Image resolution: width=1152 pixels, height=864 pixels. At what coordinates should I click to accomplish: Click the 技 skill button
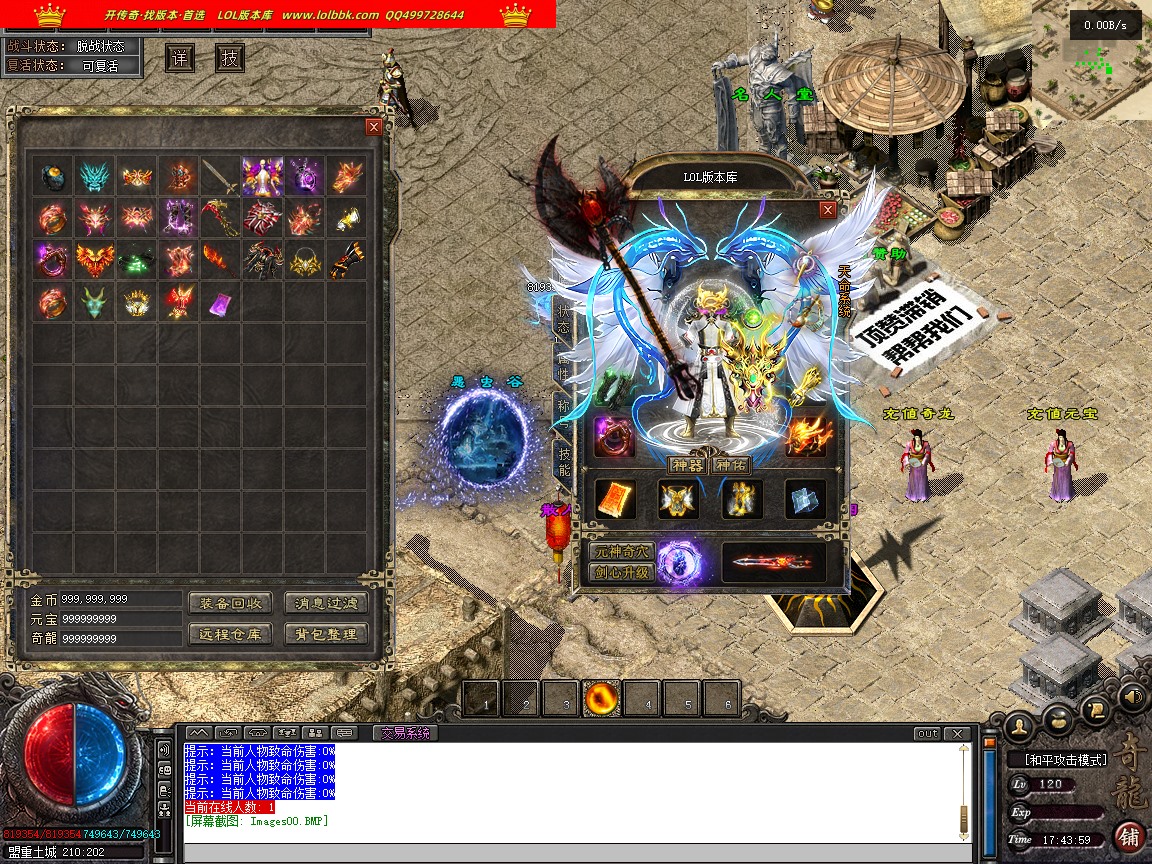(x=230, y=58)
